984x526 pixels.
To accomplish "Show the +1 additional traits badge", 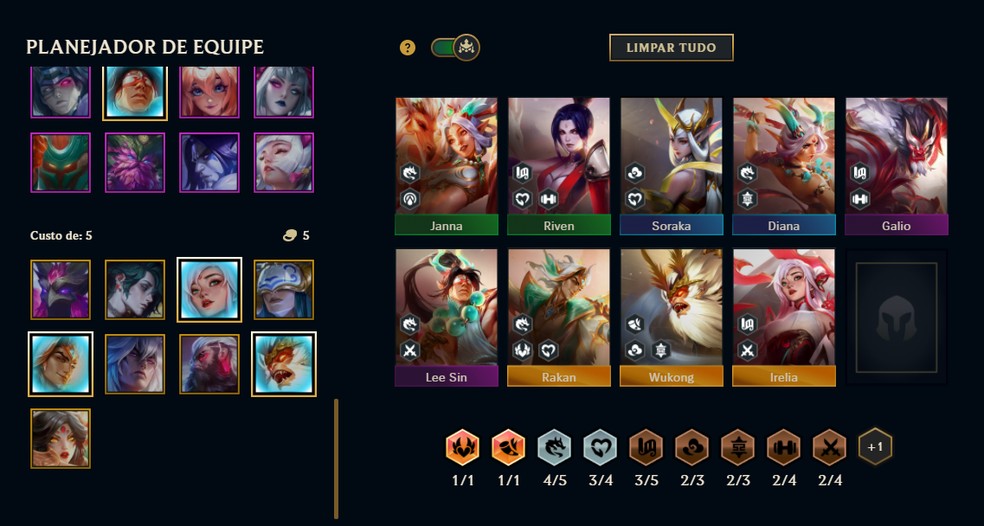I will tap(875, 447).
